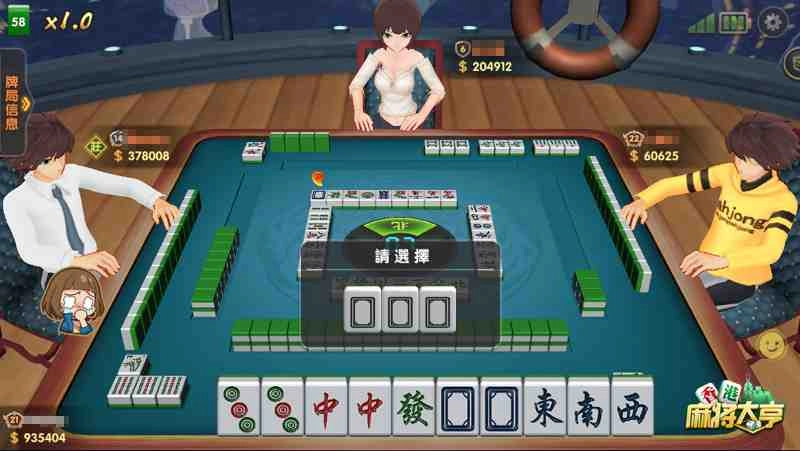Select the green 發 tile in hand
This screenshot has height=451, width=800.
point(414,408)
